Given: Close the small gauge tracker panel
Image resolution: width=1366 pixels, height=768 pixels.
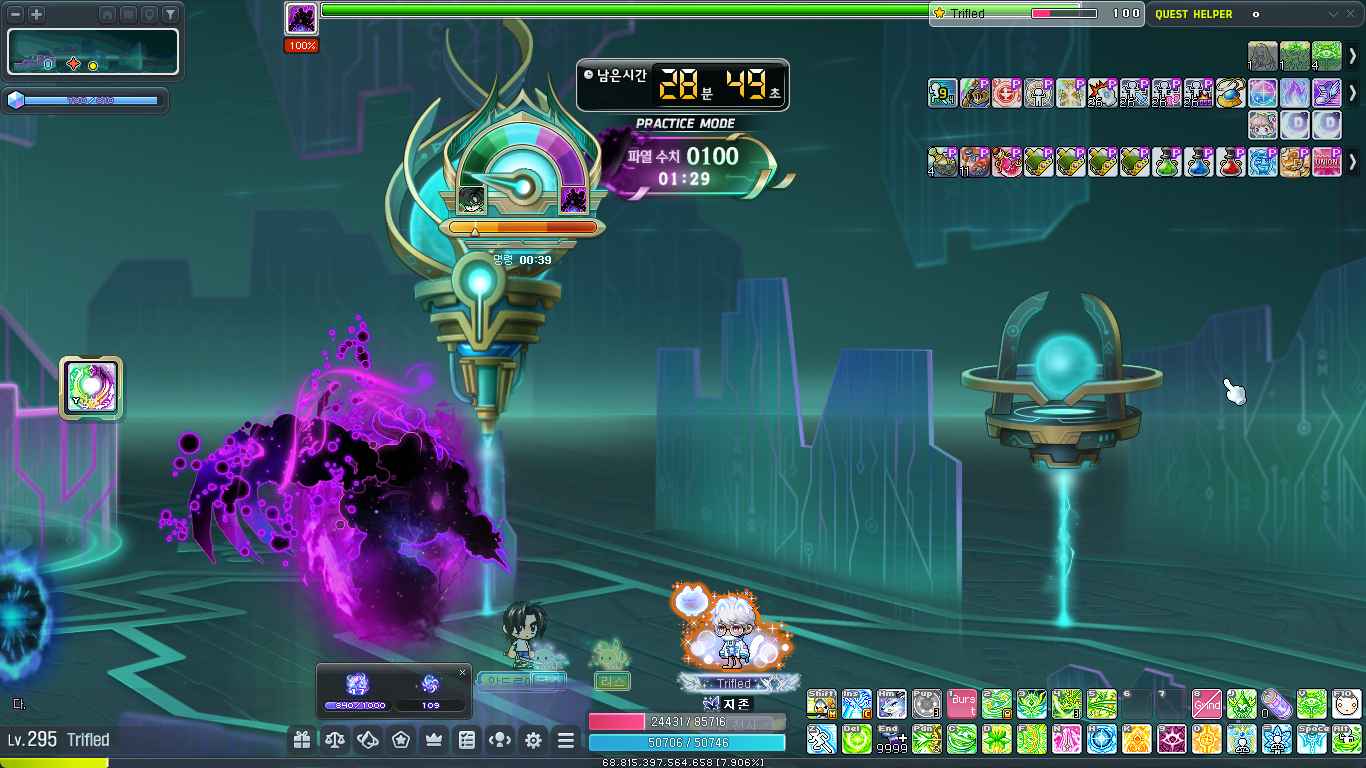Looking at the screenshot, I should [x=462, y=672].
